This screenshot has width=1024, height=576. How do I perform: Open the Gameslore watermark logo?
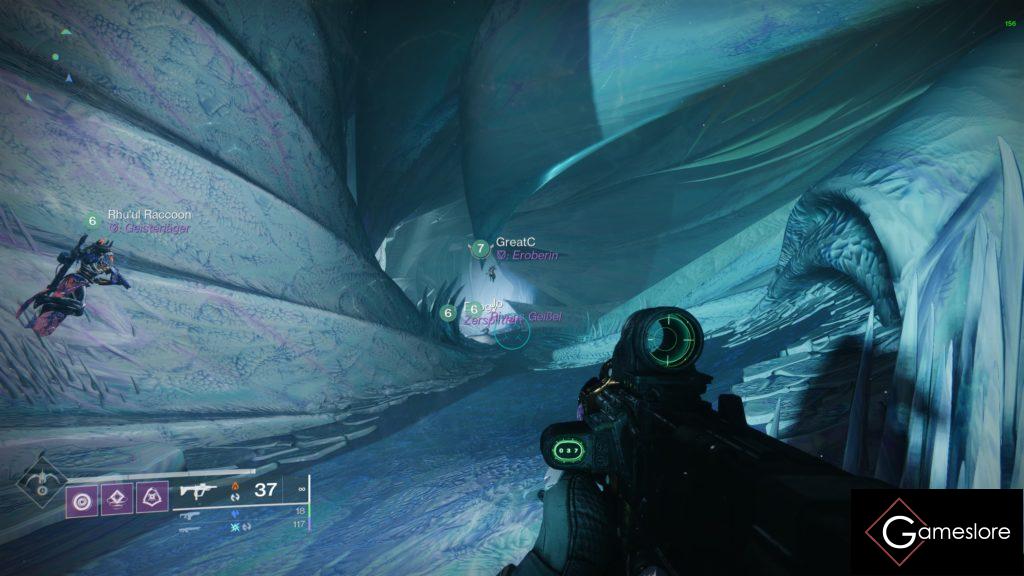point(937,532)
